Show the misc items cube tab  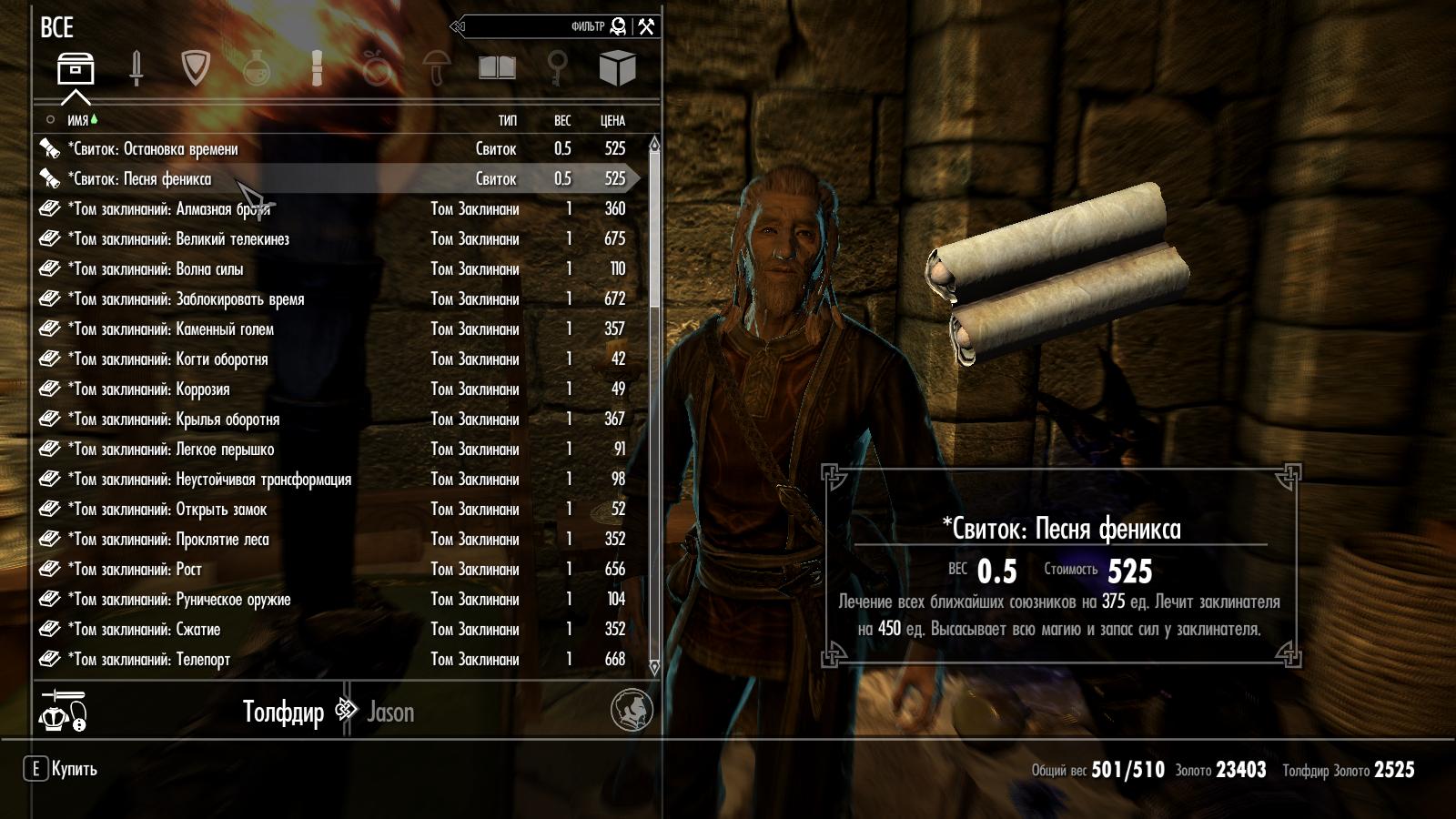[617, 68]
